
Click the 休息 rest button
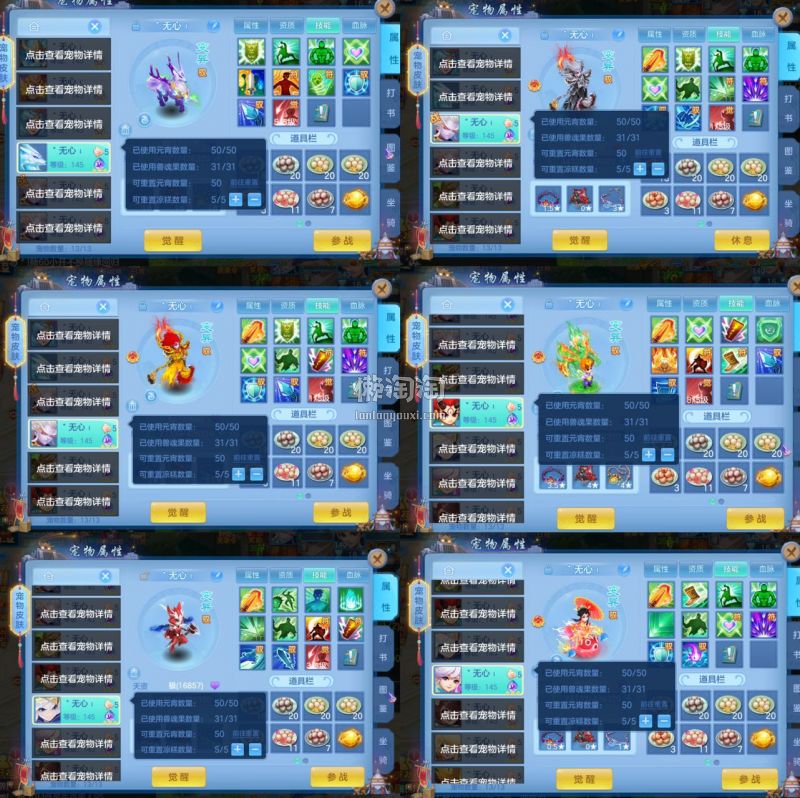(x=742, y=239)
